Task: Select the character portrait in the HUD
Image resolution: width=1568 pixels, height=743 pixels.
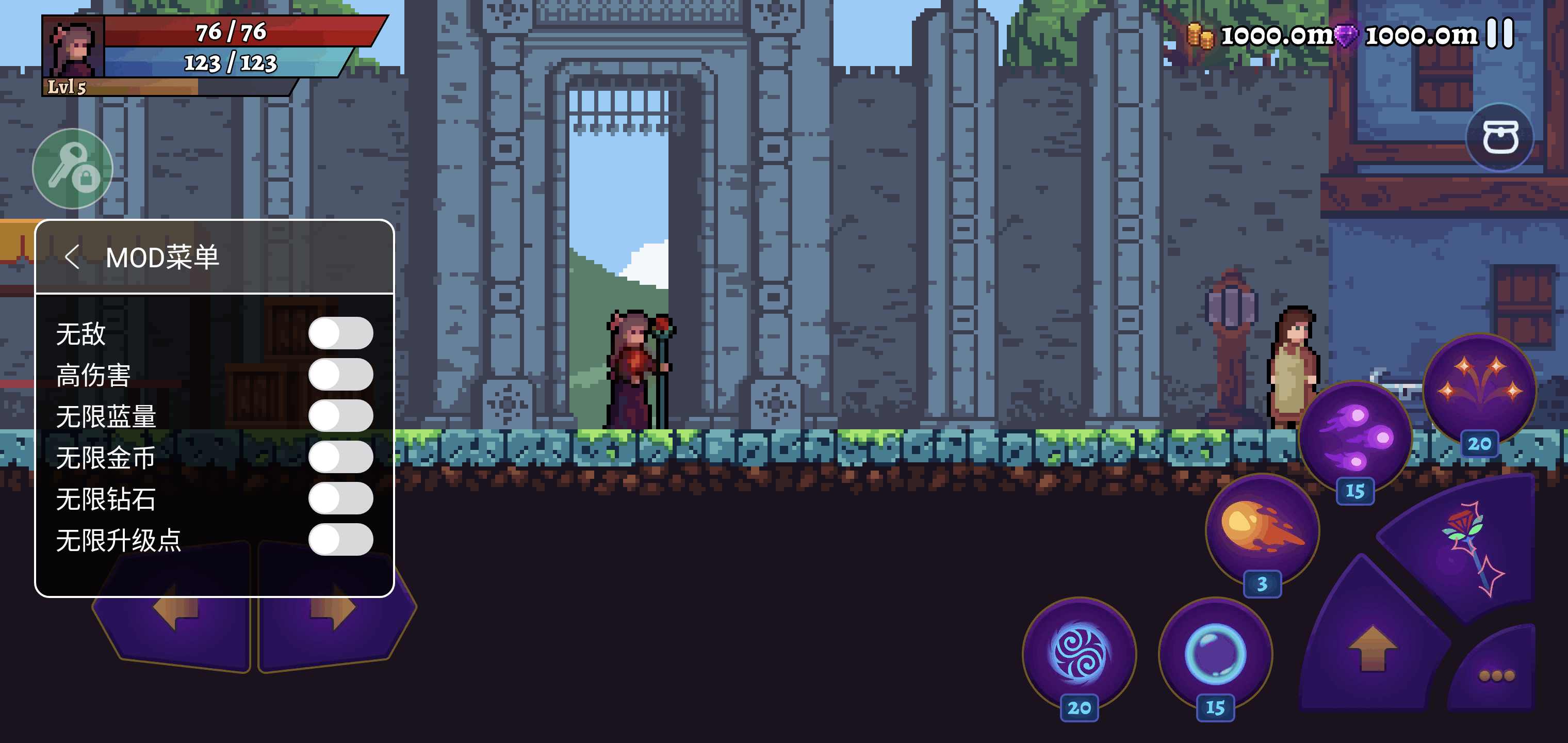Action: pyautogui.click(x=72, y=47)
